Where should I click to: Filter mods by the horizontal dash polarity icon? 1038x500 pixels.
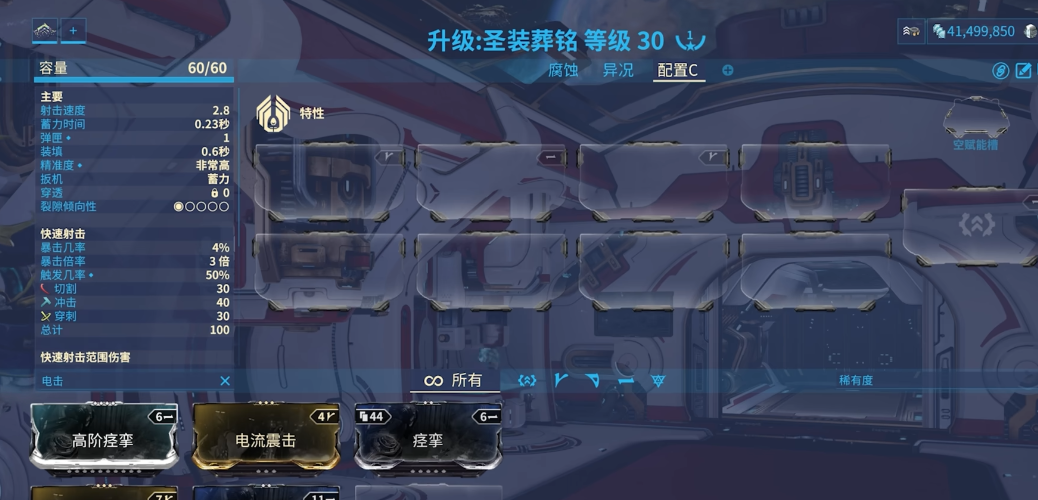pos(625,381)
